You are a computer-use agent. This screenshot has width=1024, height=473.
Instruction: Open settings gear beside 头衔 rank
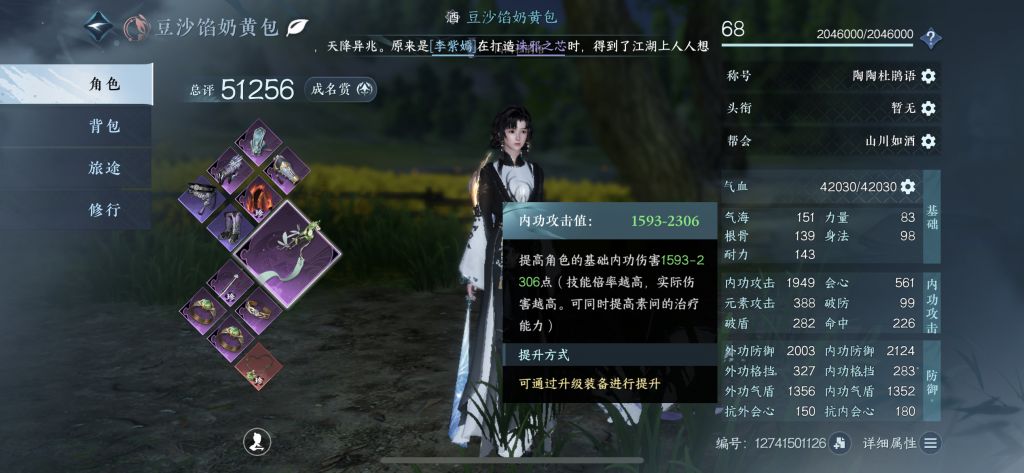point(928,108)
